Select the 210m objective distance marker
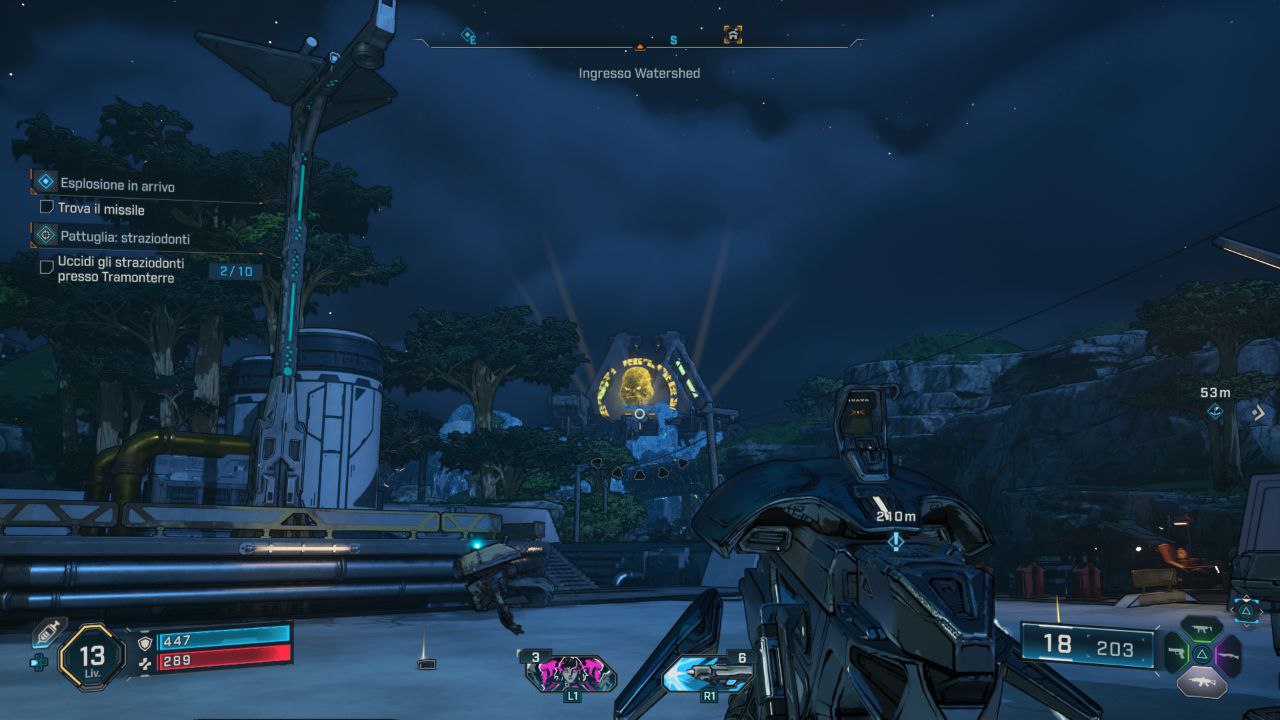This screenshot has height=720, width=1280. click(895, 539)
